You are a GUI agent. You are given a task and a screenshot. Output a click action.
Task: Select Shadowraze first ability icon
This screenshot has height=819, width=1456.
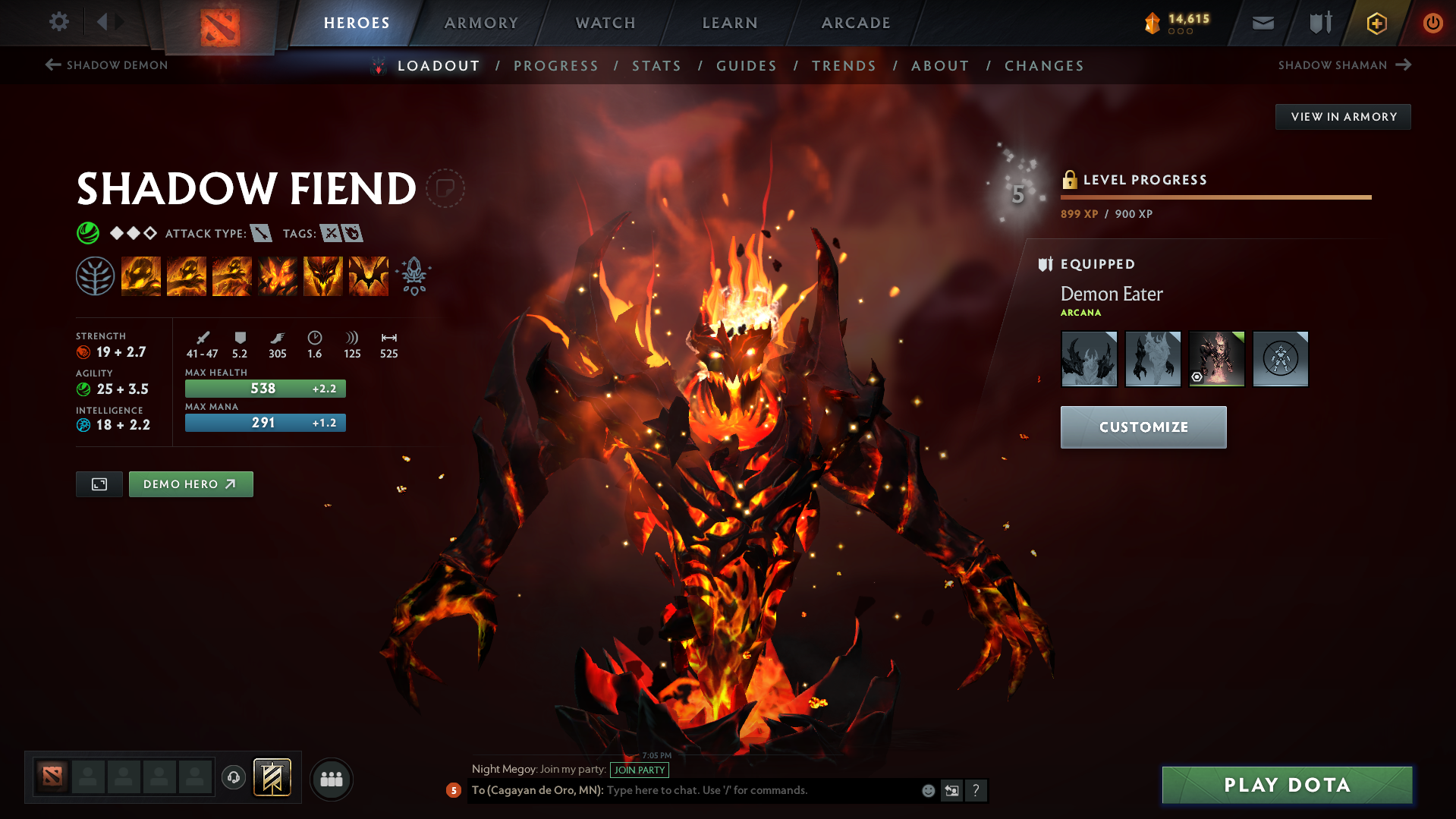[141, 275]
